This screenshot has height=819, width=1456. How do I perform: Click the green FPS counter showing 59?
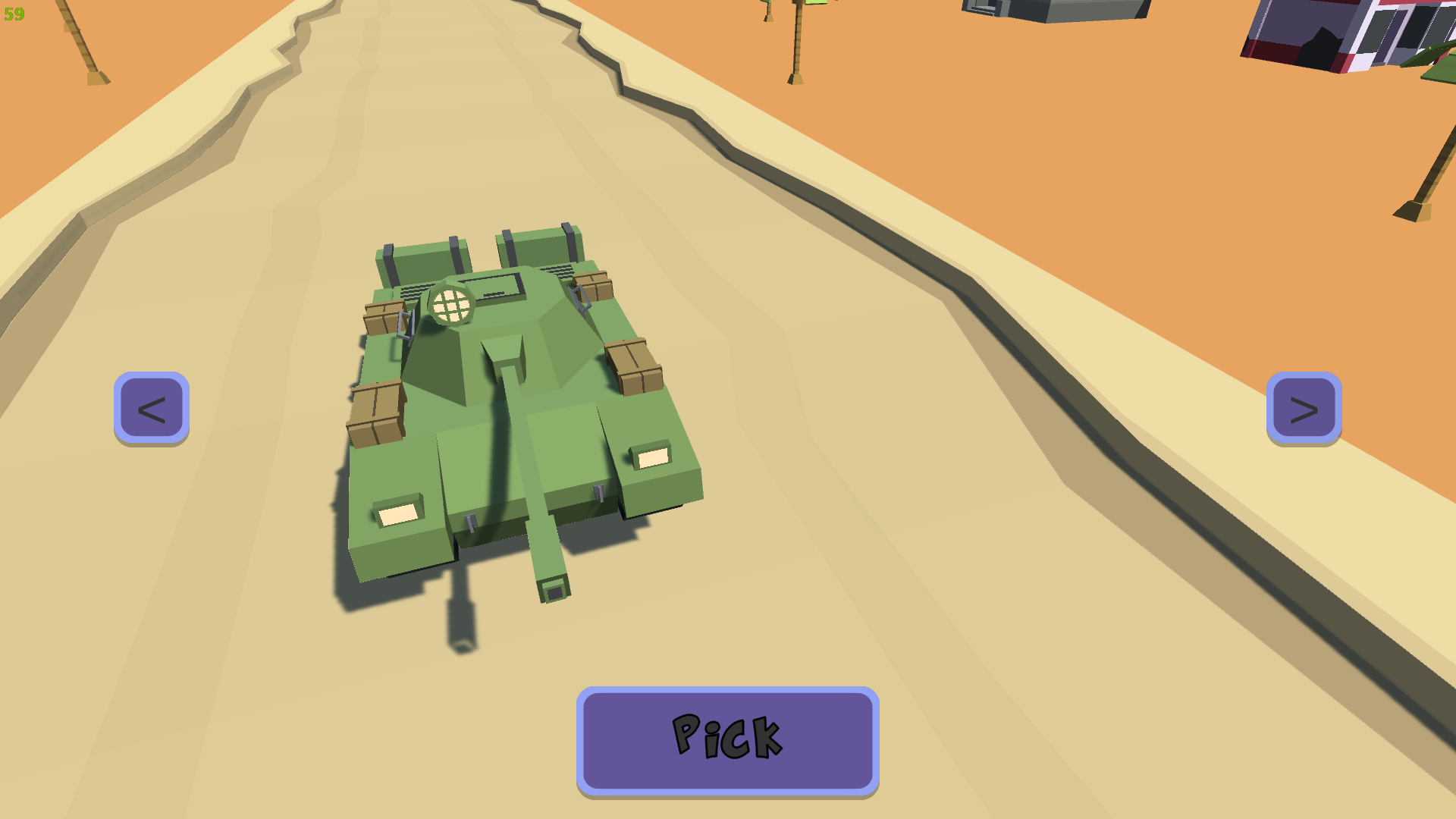[14, 12]
